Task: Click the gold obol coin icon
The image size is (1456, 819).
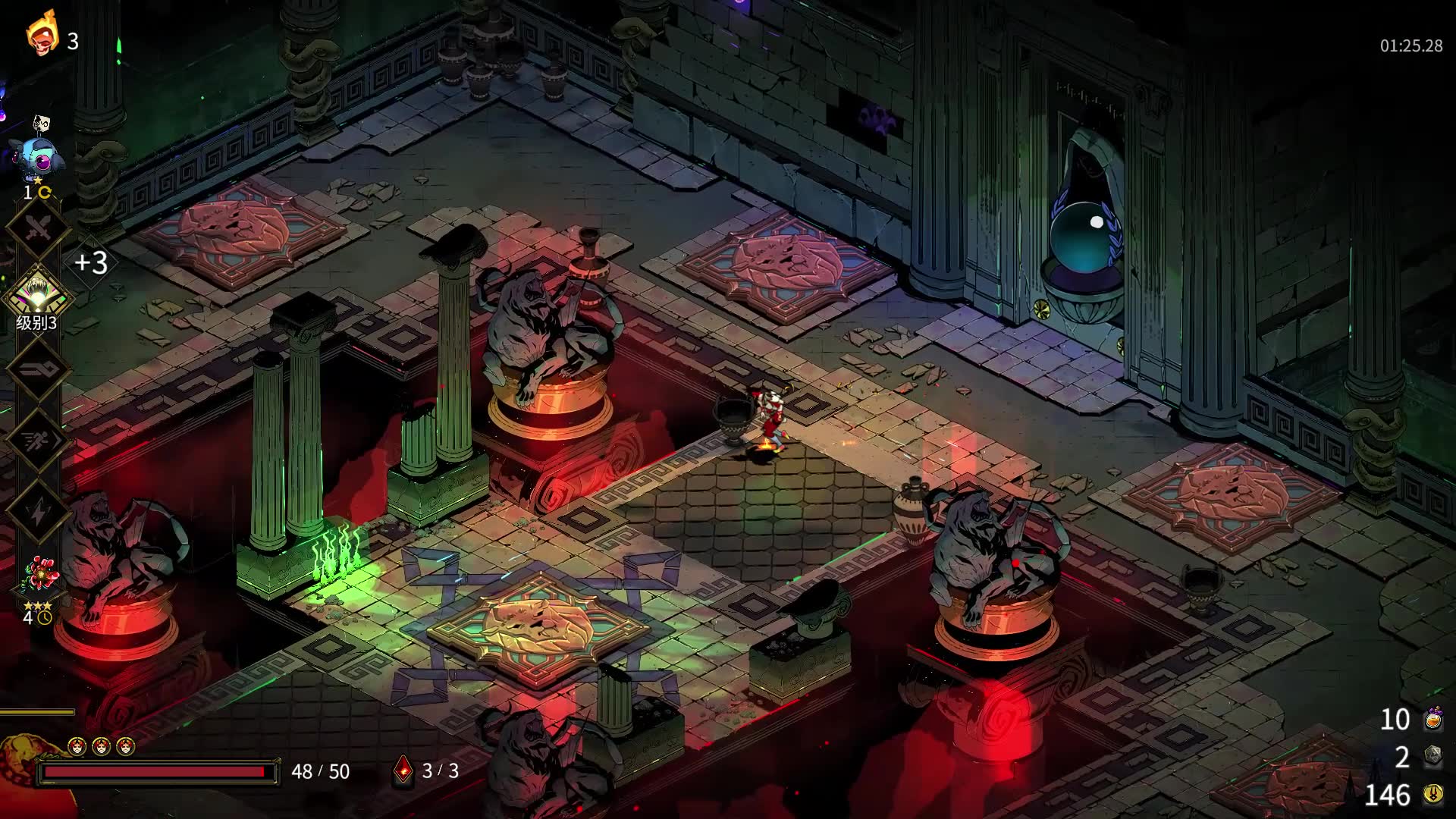Action: pyautogui.click(x=1432, y=794)
